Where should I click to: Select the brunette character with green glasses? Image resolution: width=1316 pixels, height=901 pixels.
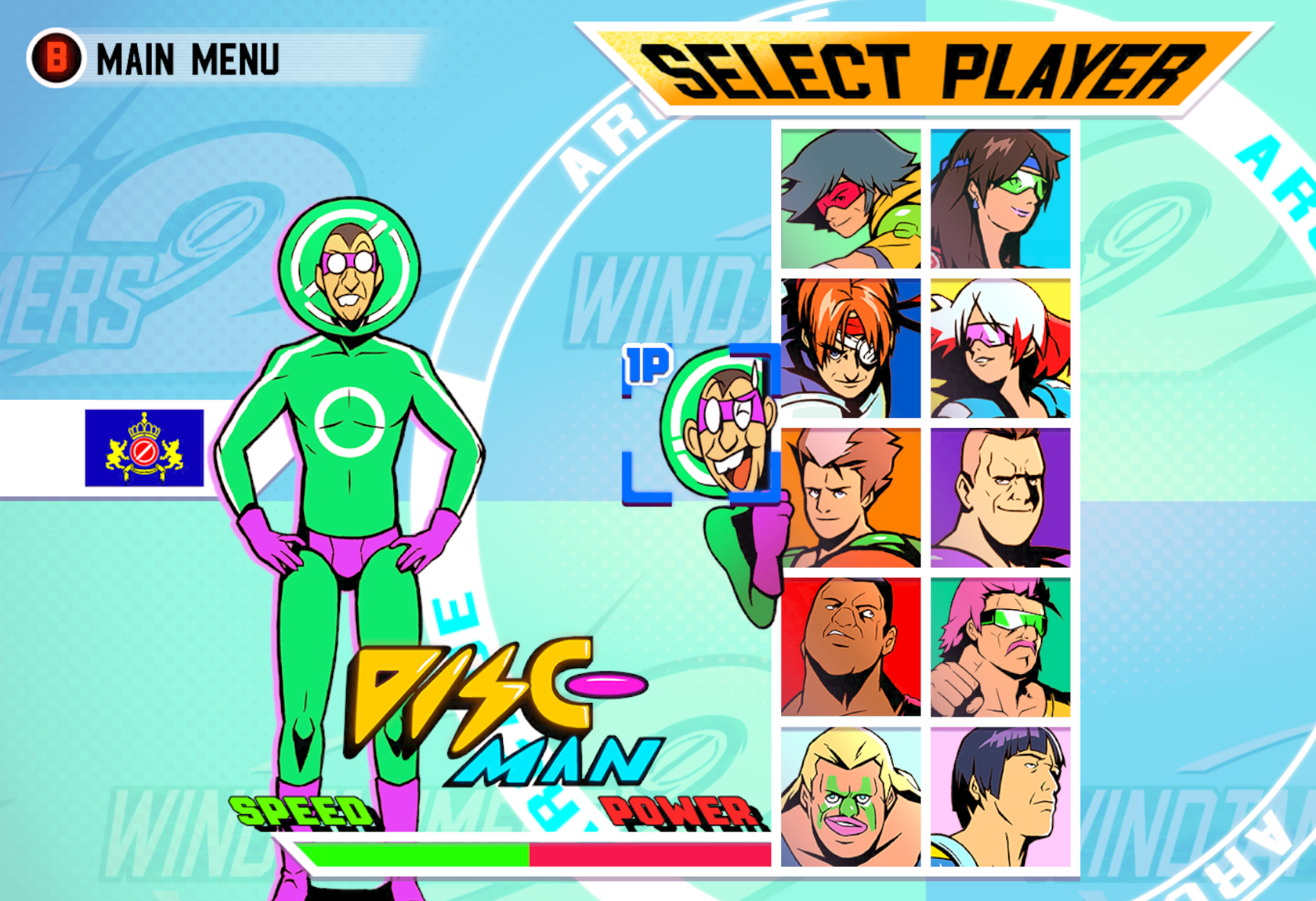point(1000,198)
